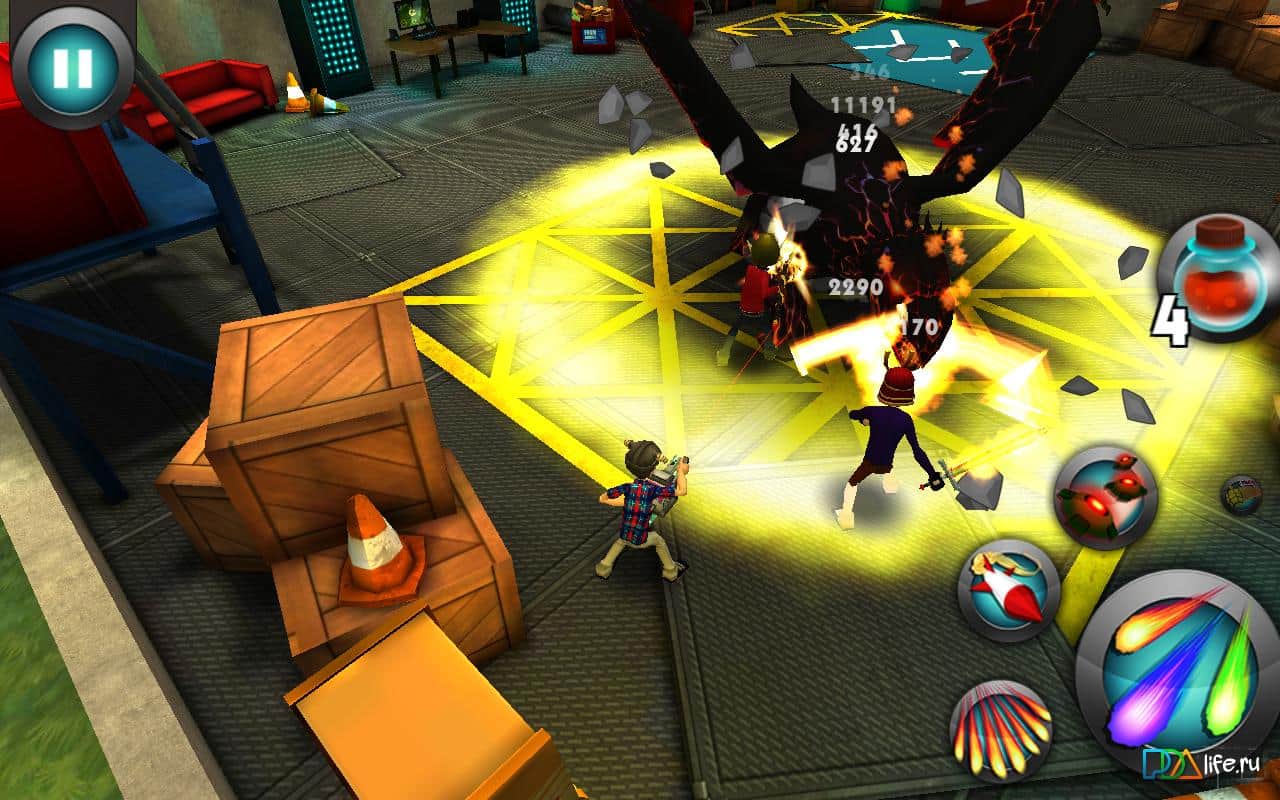Image resolution: width=1280 pixels, height=800 pixels.
Task: Activate the red-eyed drones ability
Action: tap(1105, 497)
